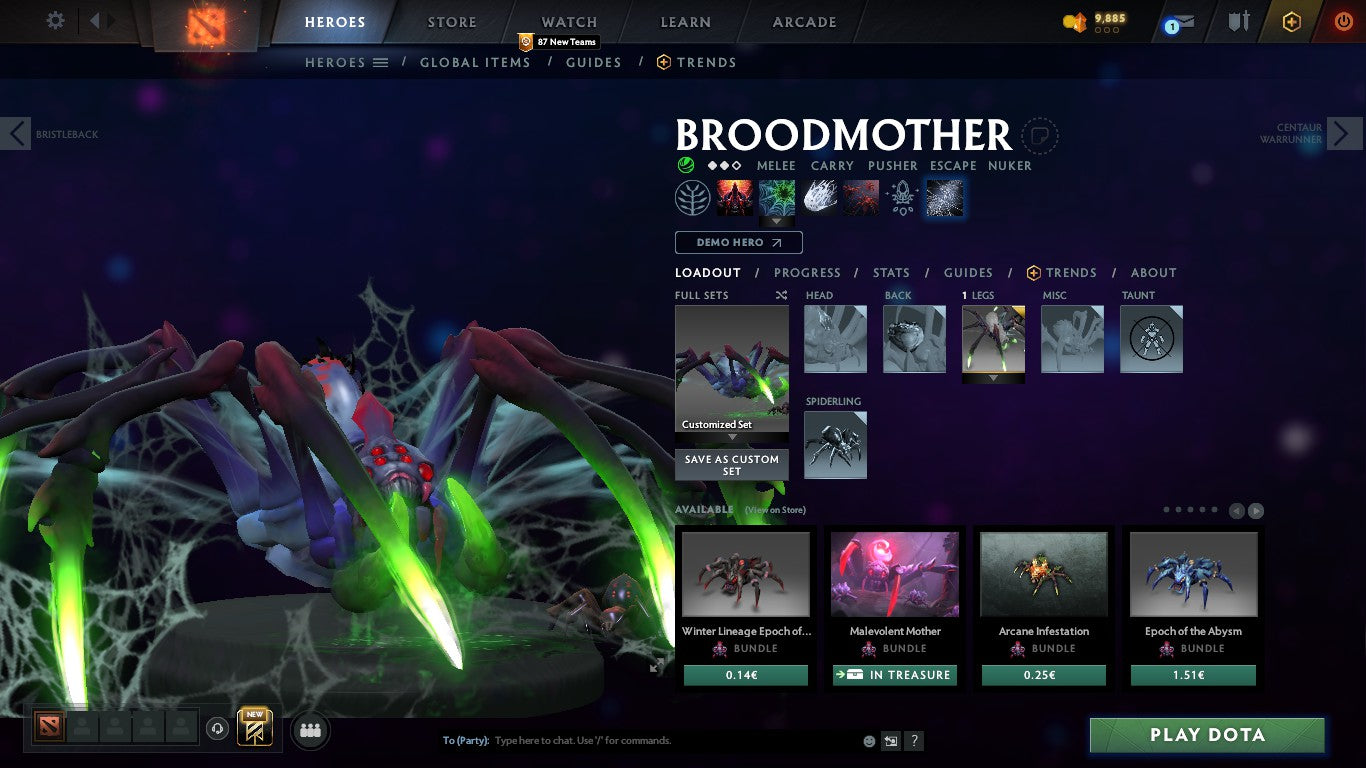Open the Armory shield-and-sword icon
The width and height of the screenshot is (1366, 768).
pyautogui.click(x=1239, y=21)
